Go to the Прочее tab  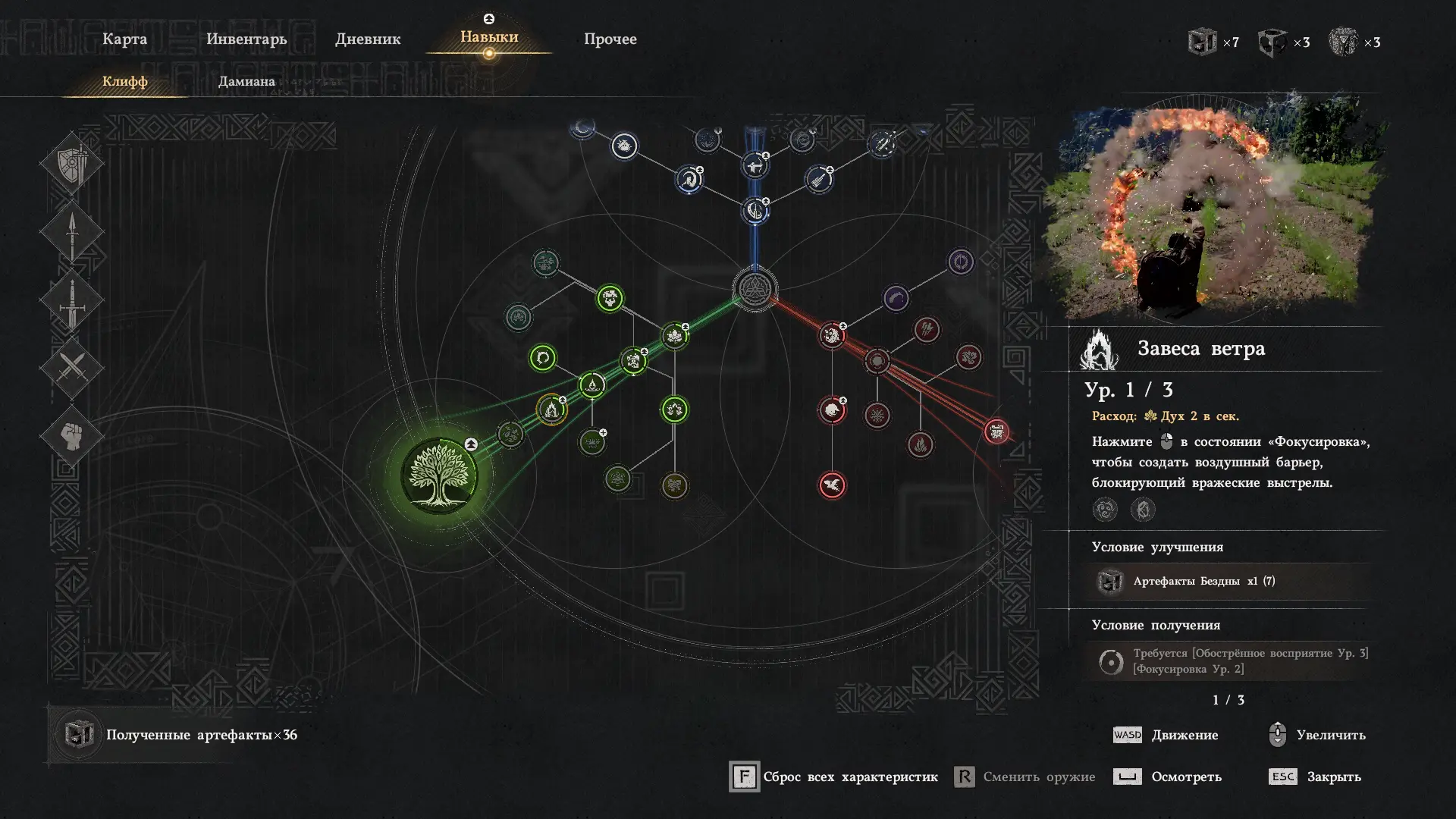(x=610, y=39)
